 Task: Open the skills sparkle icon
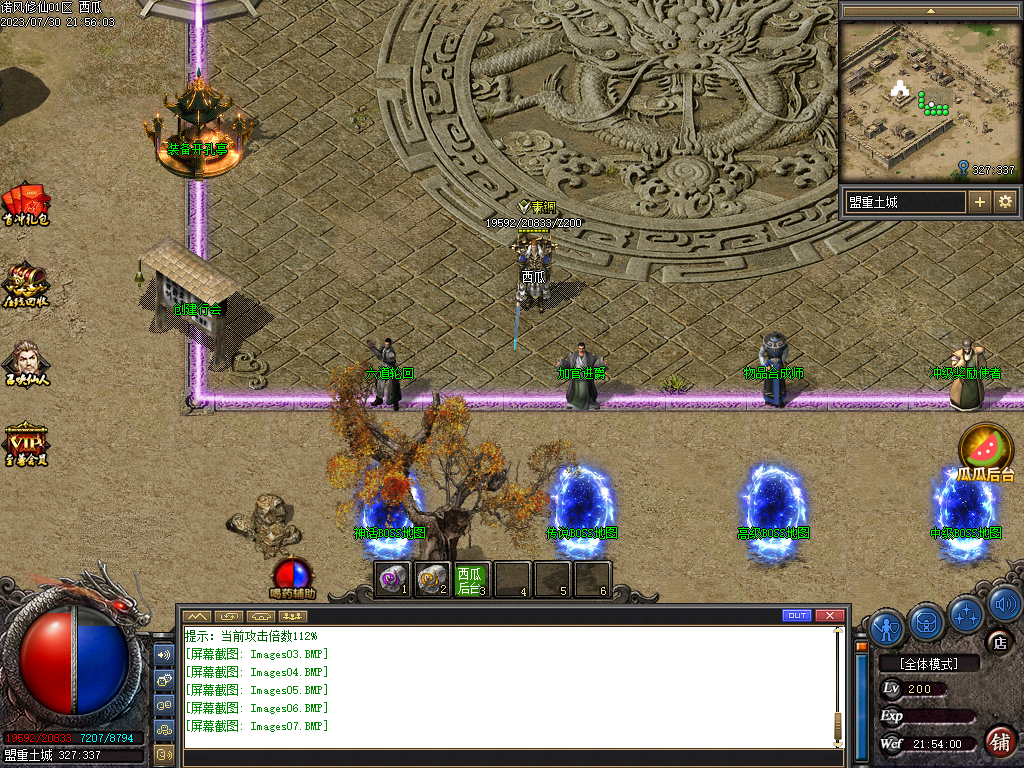click(967, 613)
